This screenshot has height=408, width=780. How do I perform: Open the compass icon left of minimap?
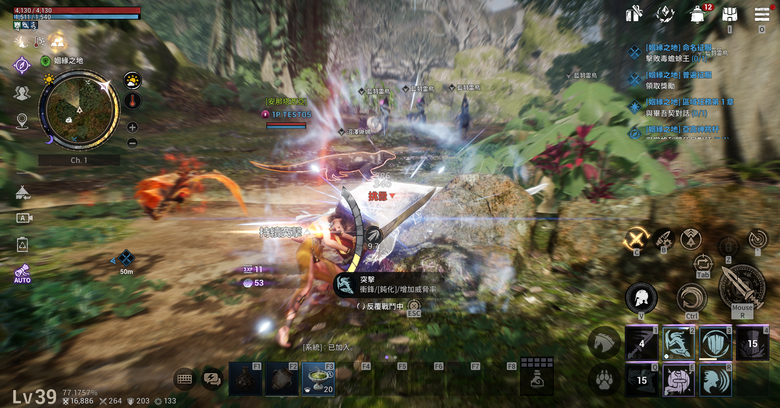pyautogui.click(x=22, y=64)
